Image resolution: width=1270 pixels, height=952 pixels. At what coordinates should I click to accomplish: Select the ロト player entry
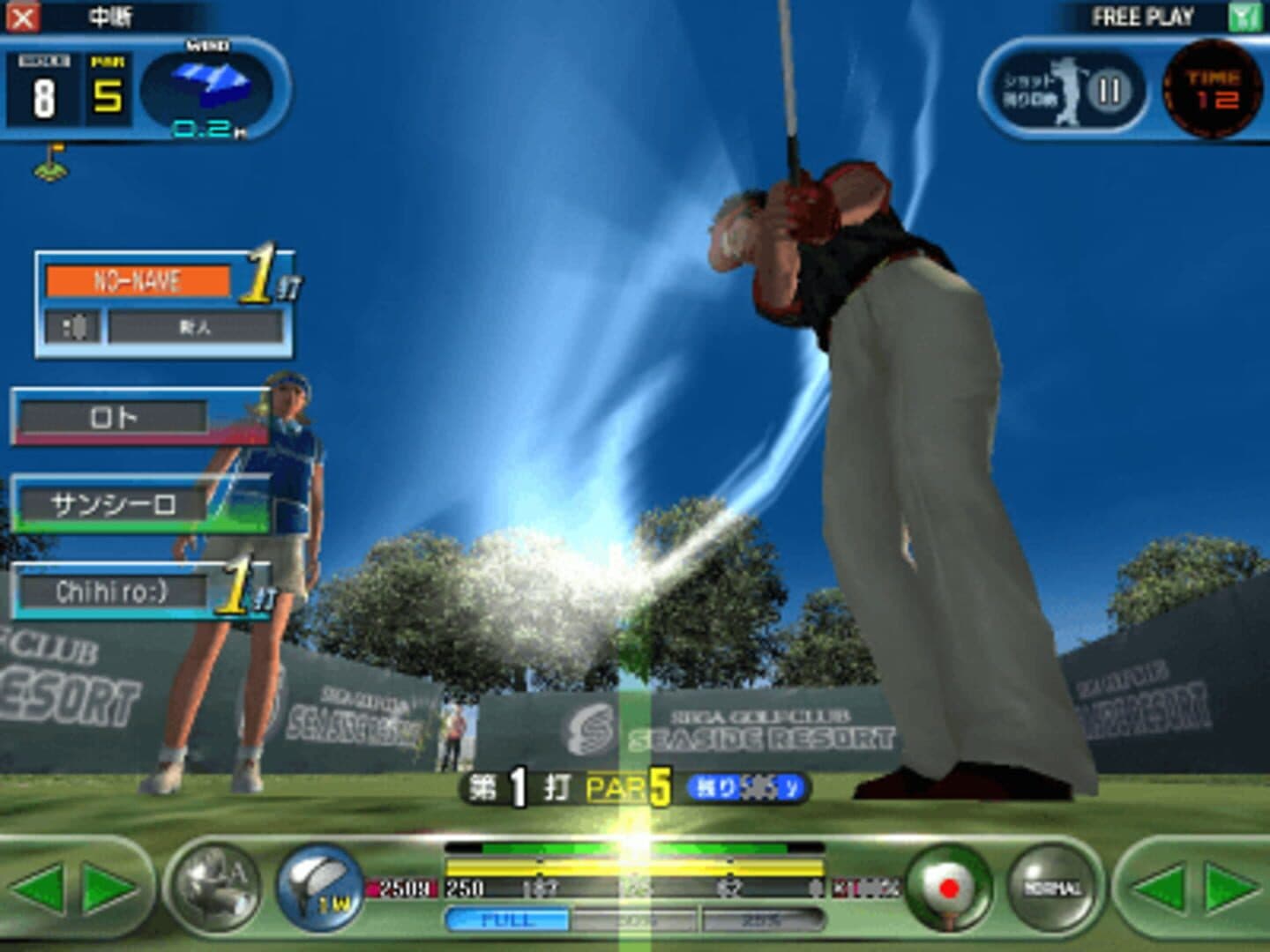coord(115,417)
